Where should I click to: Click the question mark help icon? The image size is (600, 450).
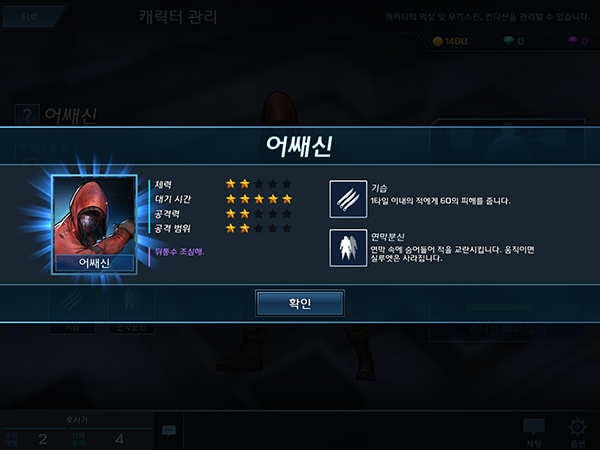pos(28,115)
